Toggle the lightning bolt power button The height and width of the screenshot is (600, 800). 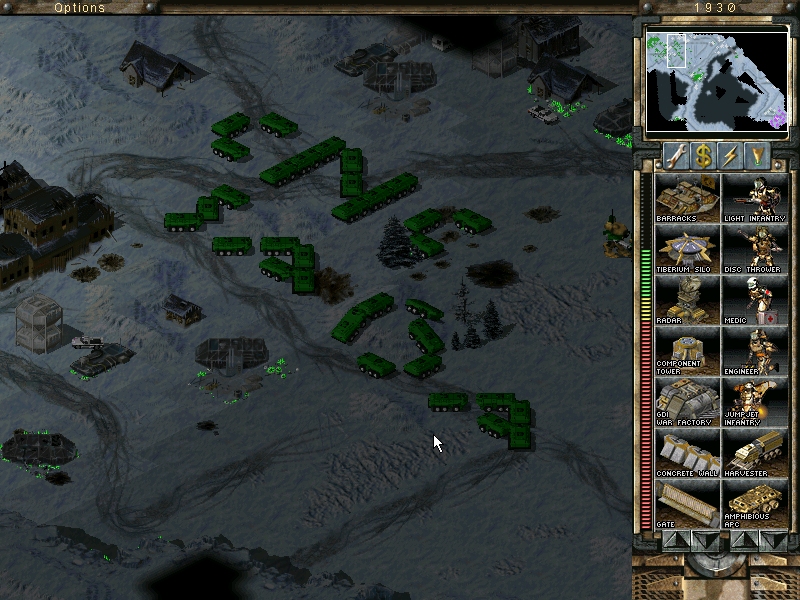click(x=731, y=155)
